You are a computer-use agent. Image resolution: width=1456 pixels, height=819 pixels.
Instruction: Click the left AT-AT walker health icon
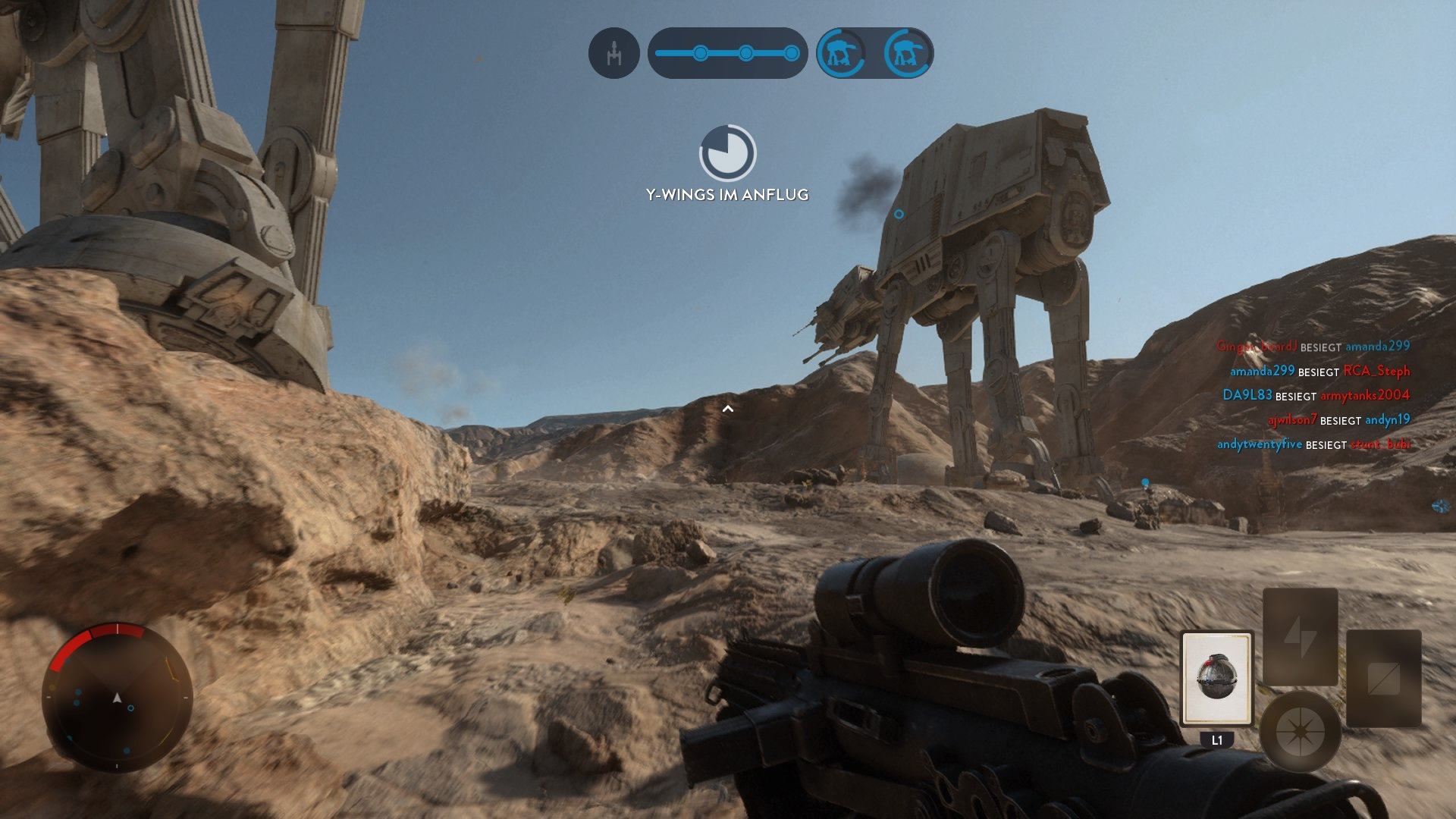(843, 53)
